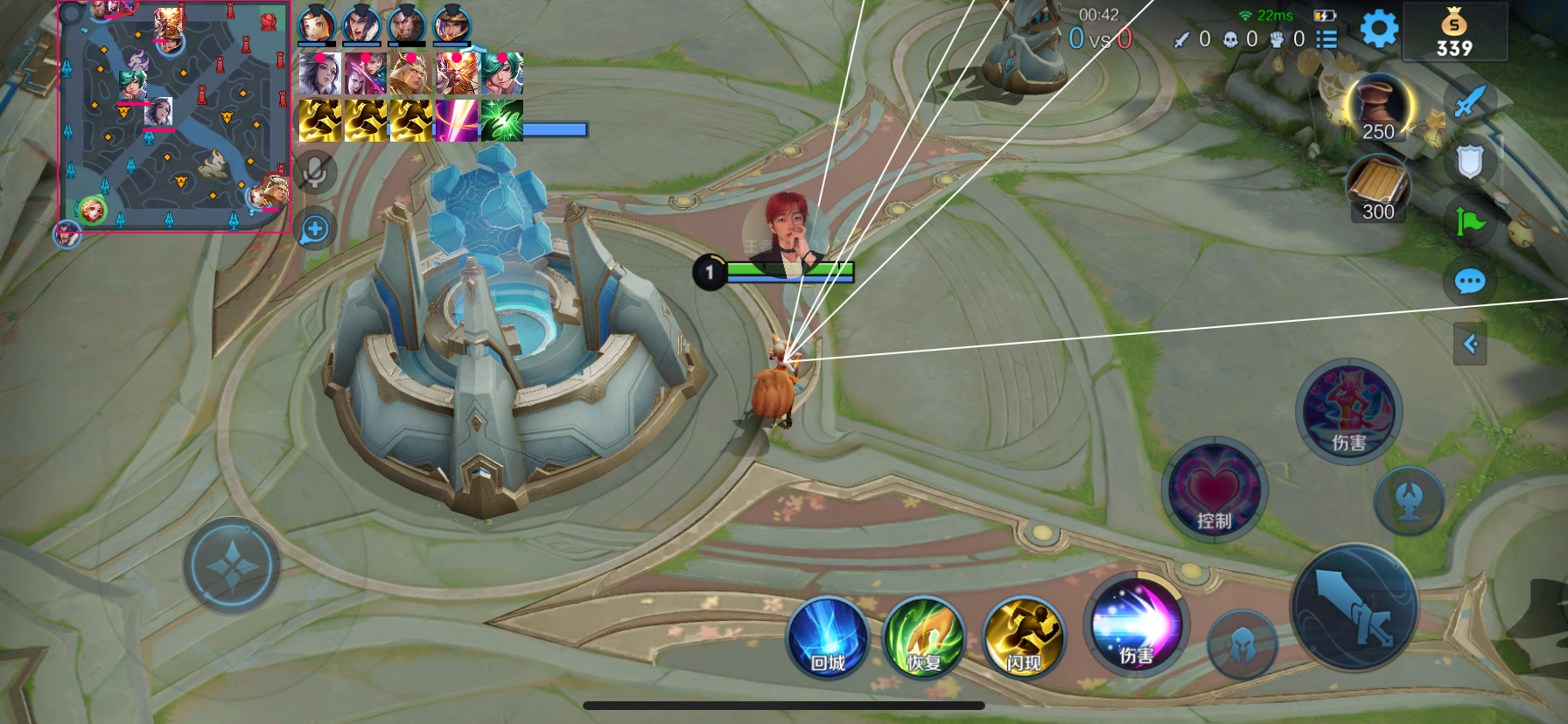
Task: Cast the 控制 heart skill
Action: click(x=1214, y=490)
